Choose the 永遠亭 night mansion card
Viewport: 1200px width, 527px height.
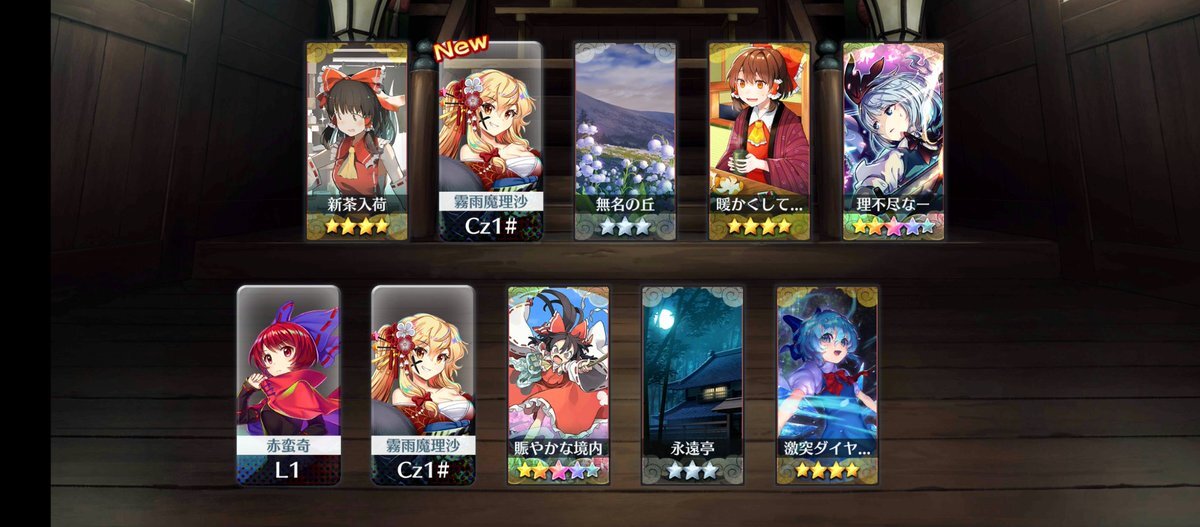pyautogui.click(x=692, y=385)
